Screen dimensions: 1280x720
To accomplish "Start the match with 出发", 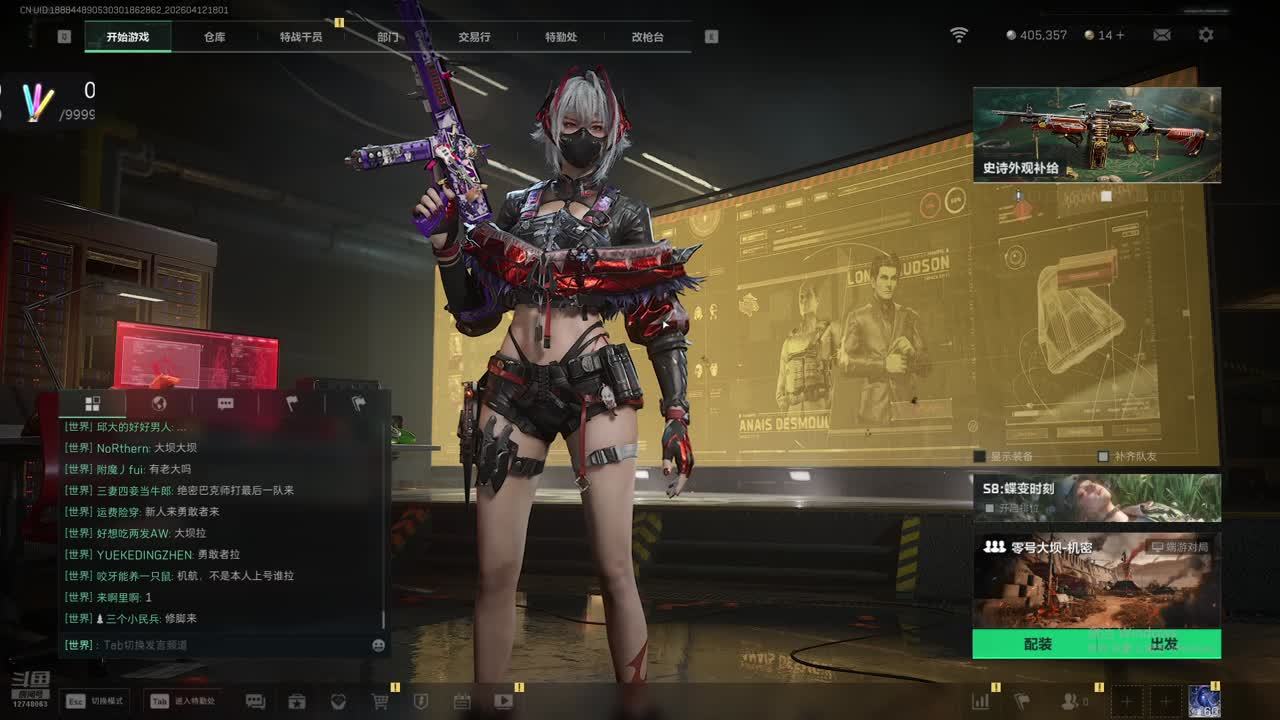I will point(1164,644).
